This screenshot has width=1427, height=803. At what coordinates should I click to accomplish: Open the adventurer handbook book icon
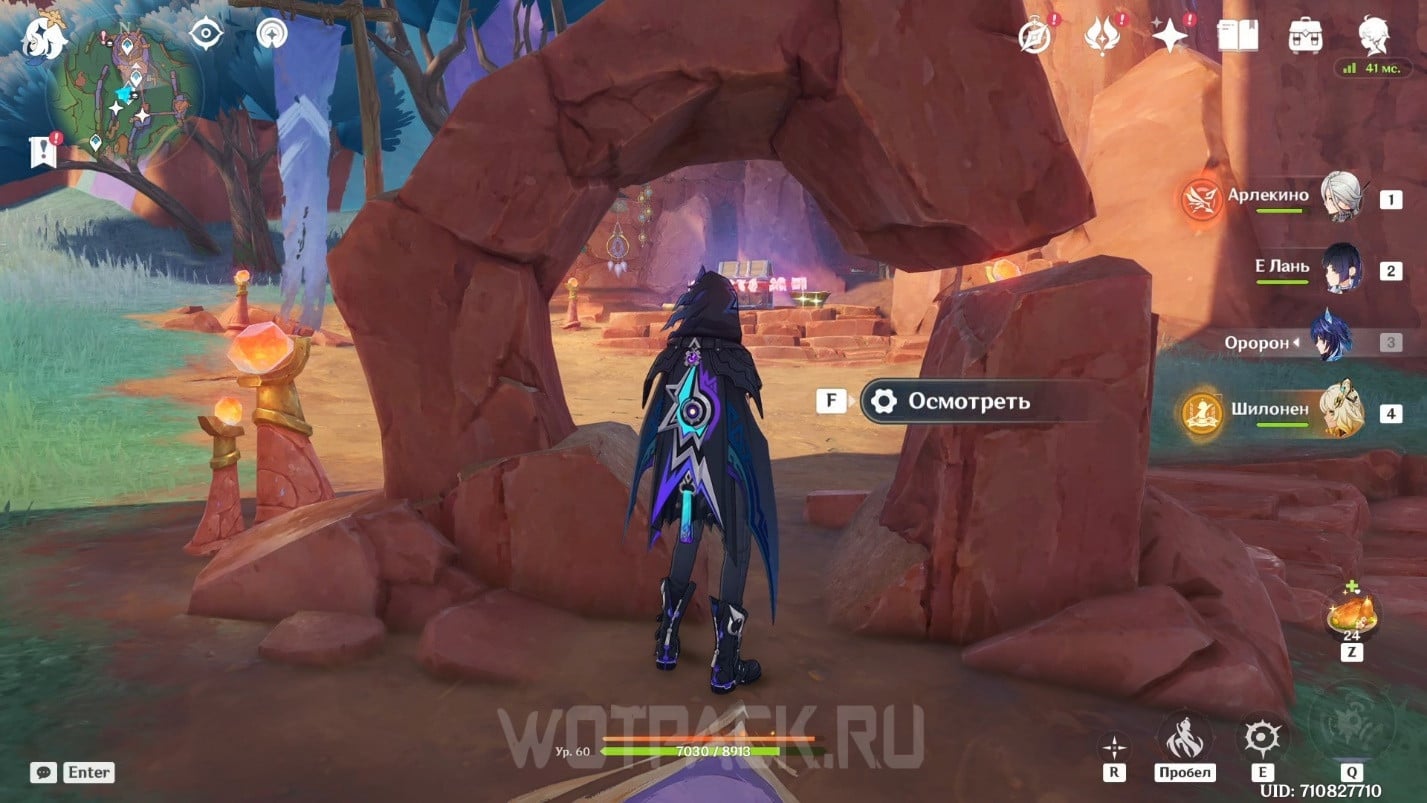pyautogui.click(x=1237, y=36)
